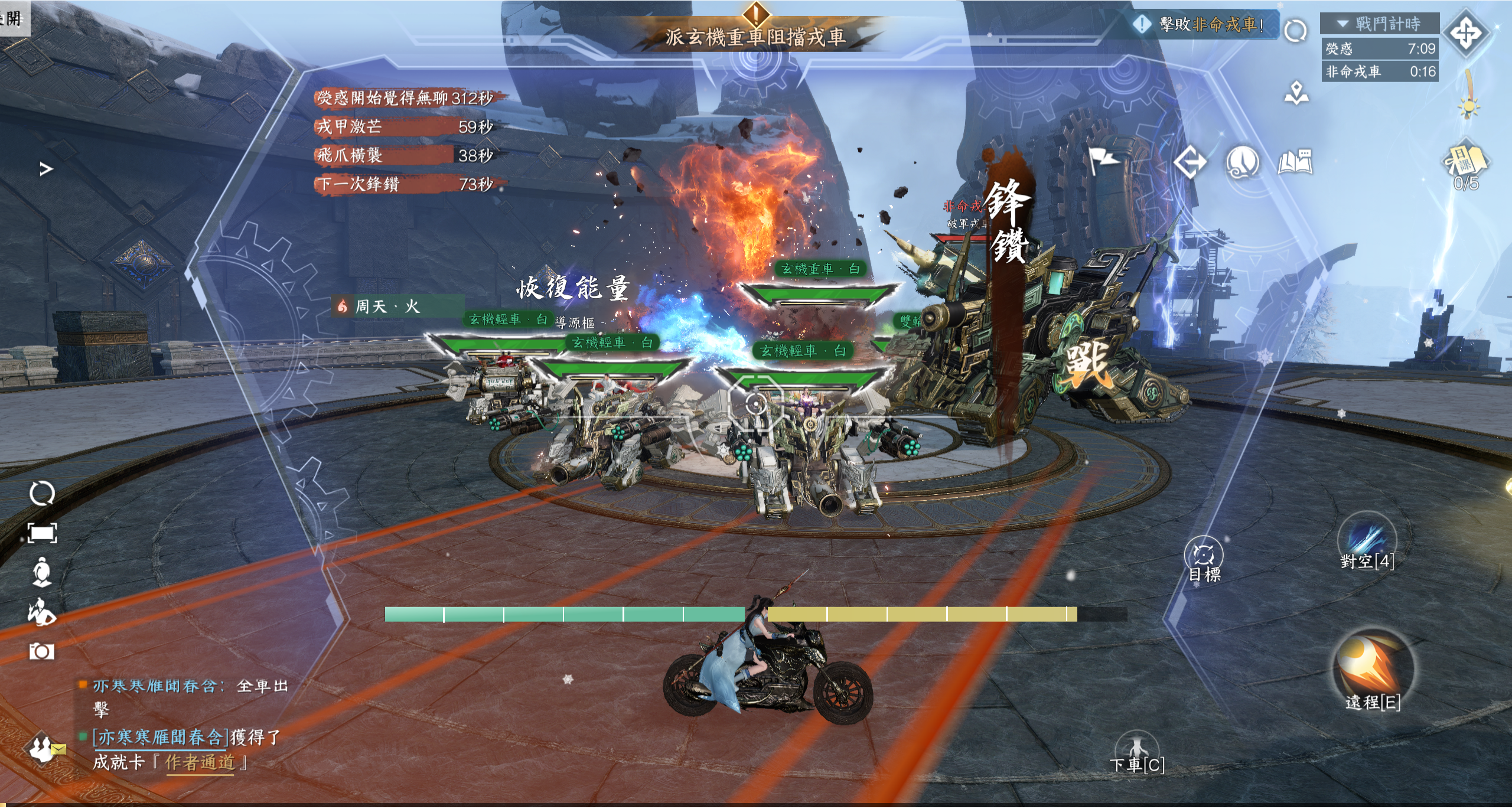Refresh the 擊敗非命戎車 objective tracker
Viewport: 1512px width, 809px height.
tap(1295, 30)
